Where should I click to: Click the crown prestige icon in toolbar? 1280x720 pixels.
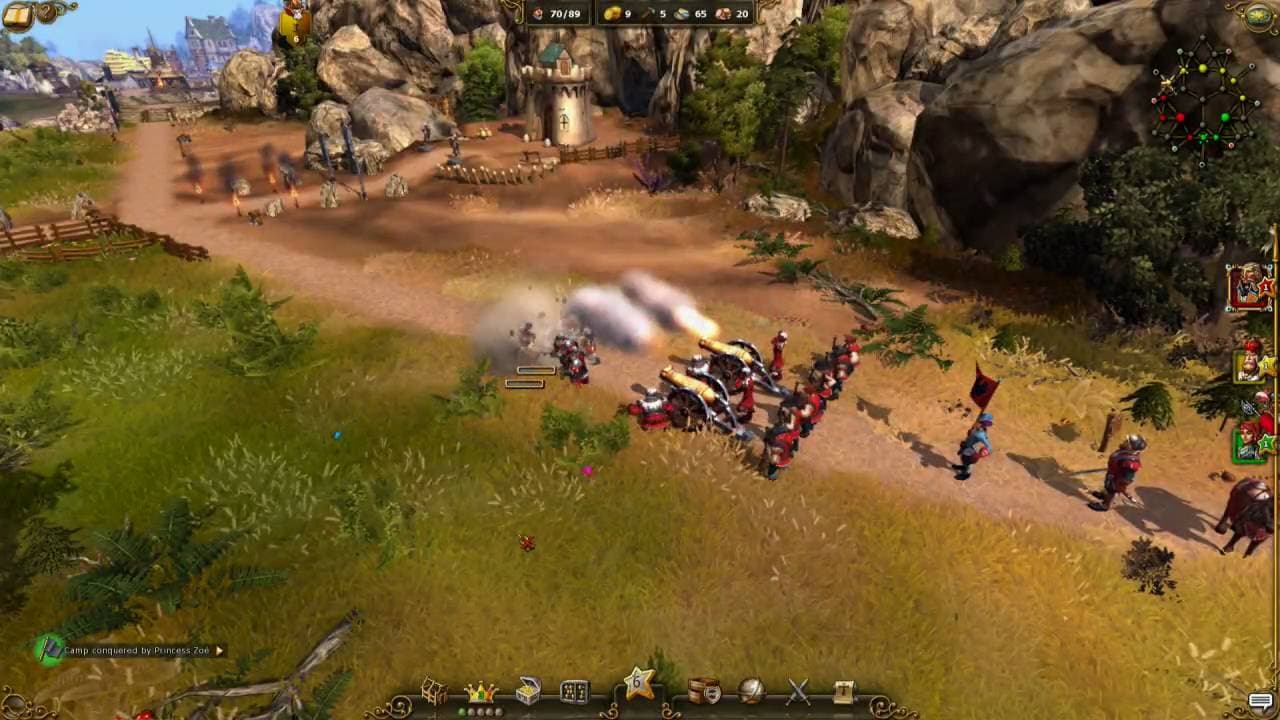(x=482, y=692)
